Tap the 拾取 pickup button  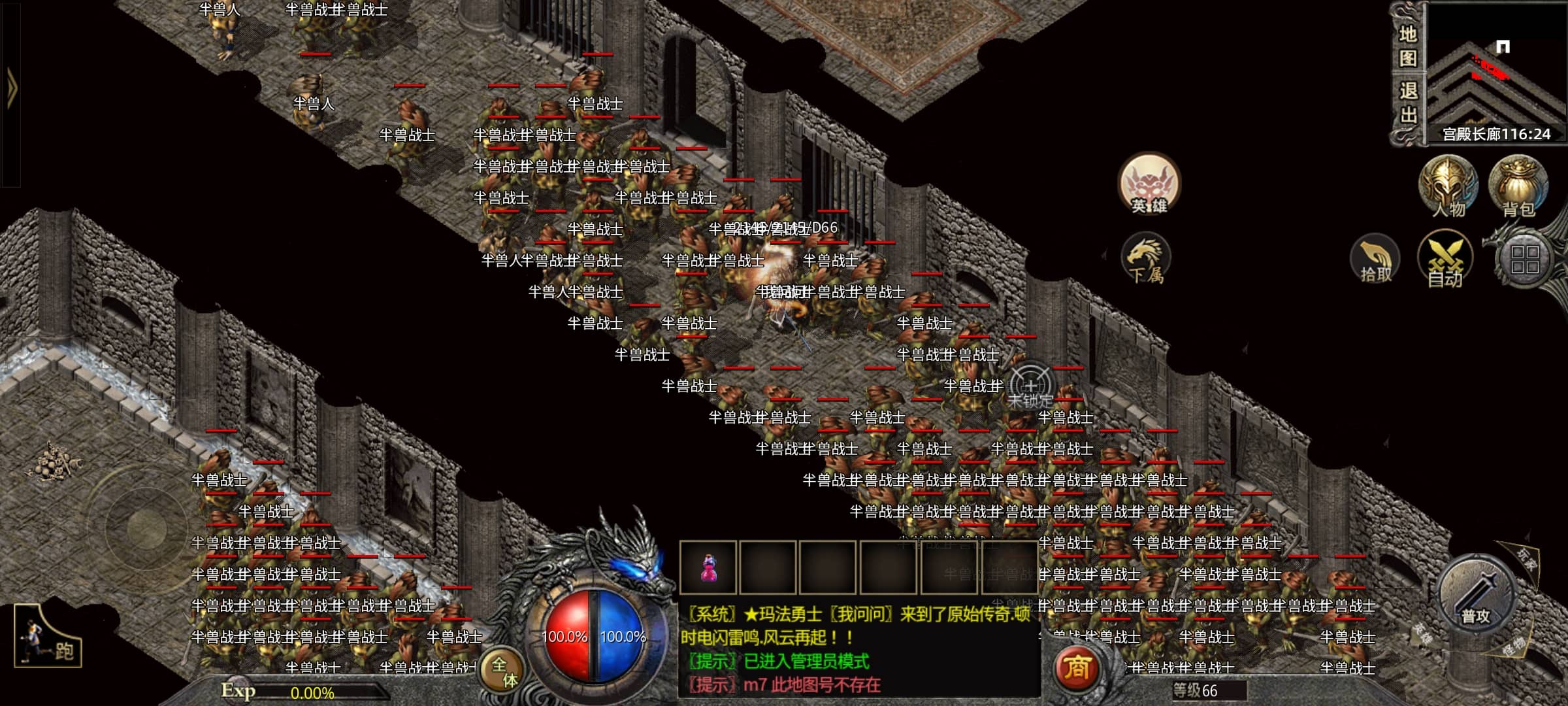[1375, 260]
